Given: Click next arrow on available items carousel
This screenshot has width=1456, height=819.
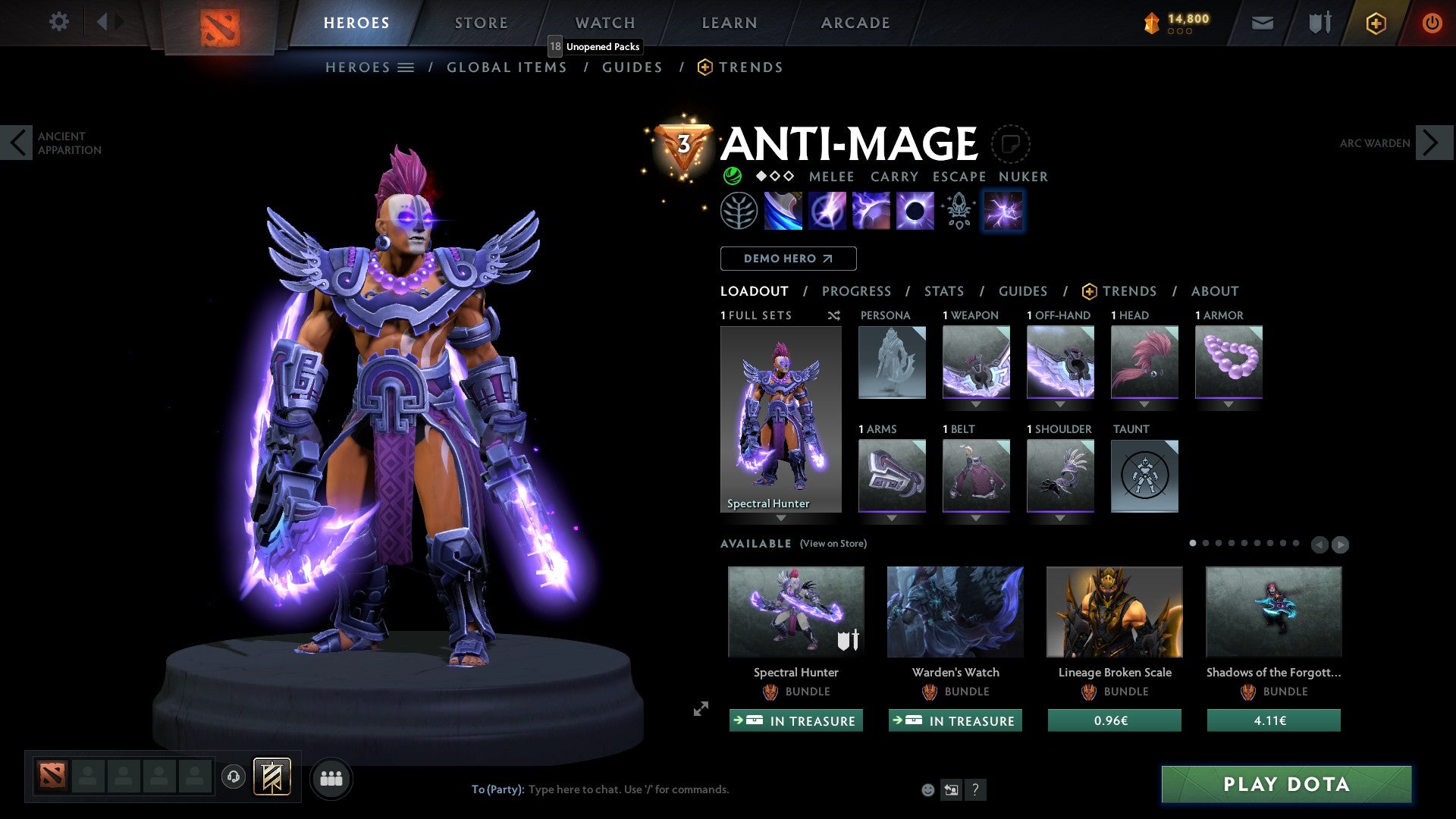Looking at the screenshot, I should tap(1341, 544).
